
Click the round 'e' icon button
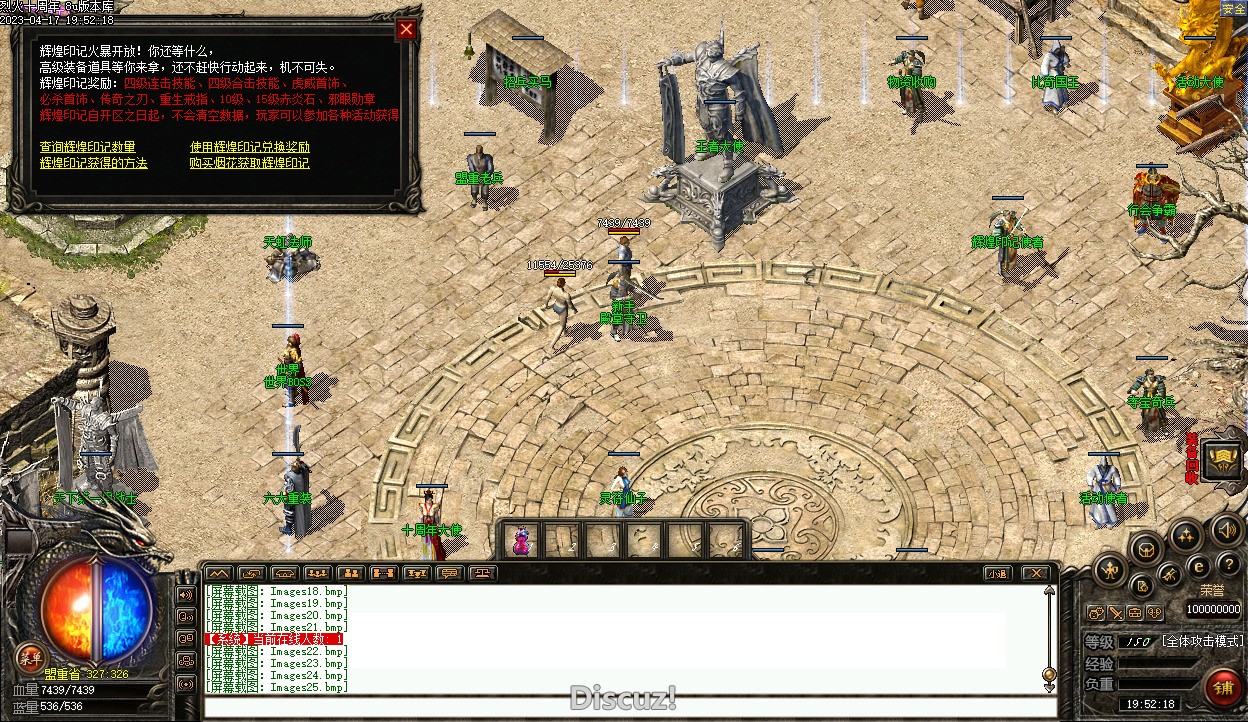pos(1199,566)
